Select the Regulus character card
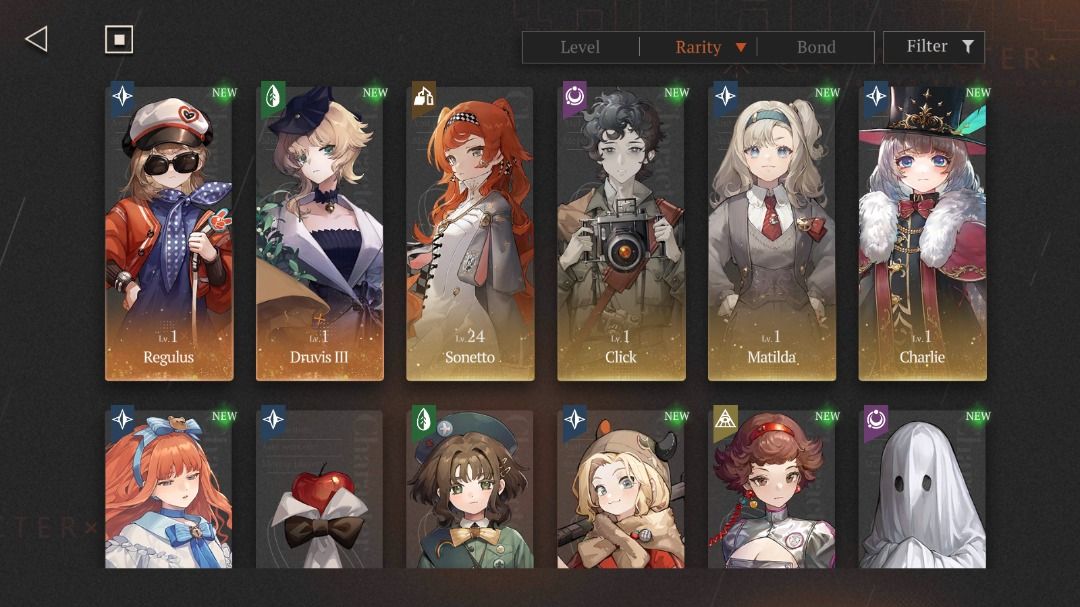The width and height of the screenshot is (1080, 607). click(x=169, y=233)
